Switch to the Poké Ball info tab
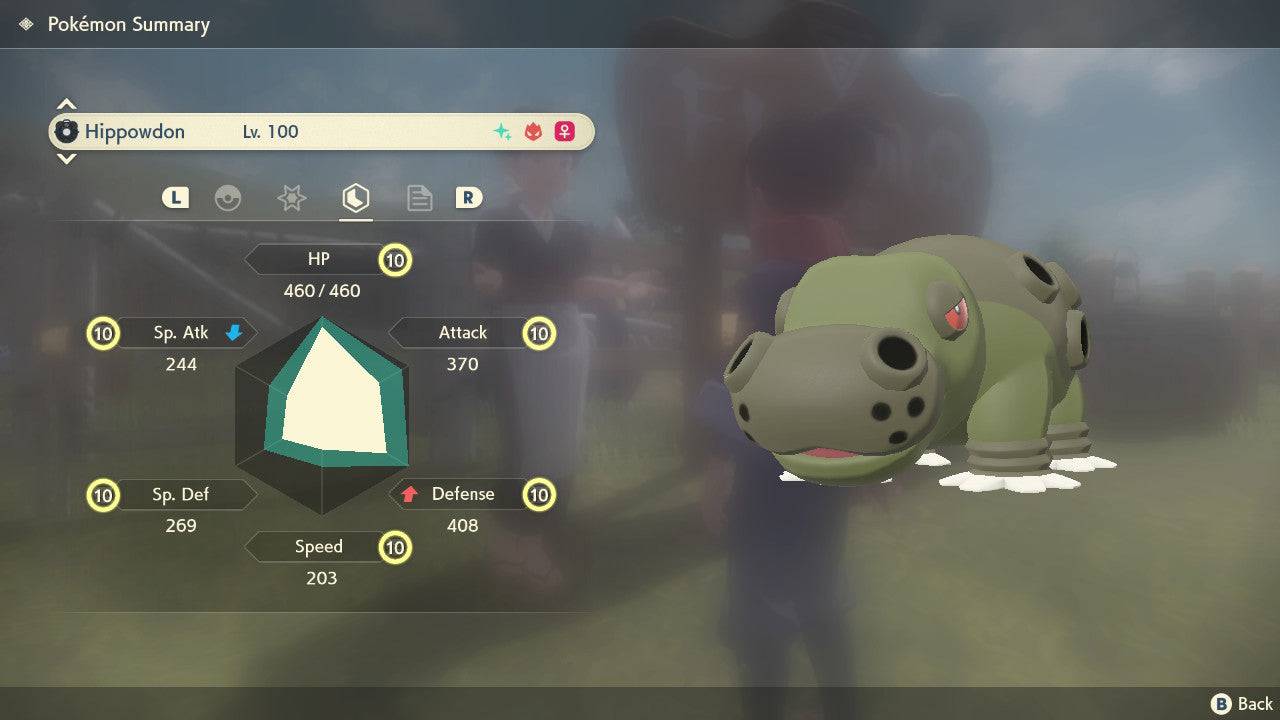This screenshot has height=720, width=1280. coord(228,198)
